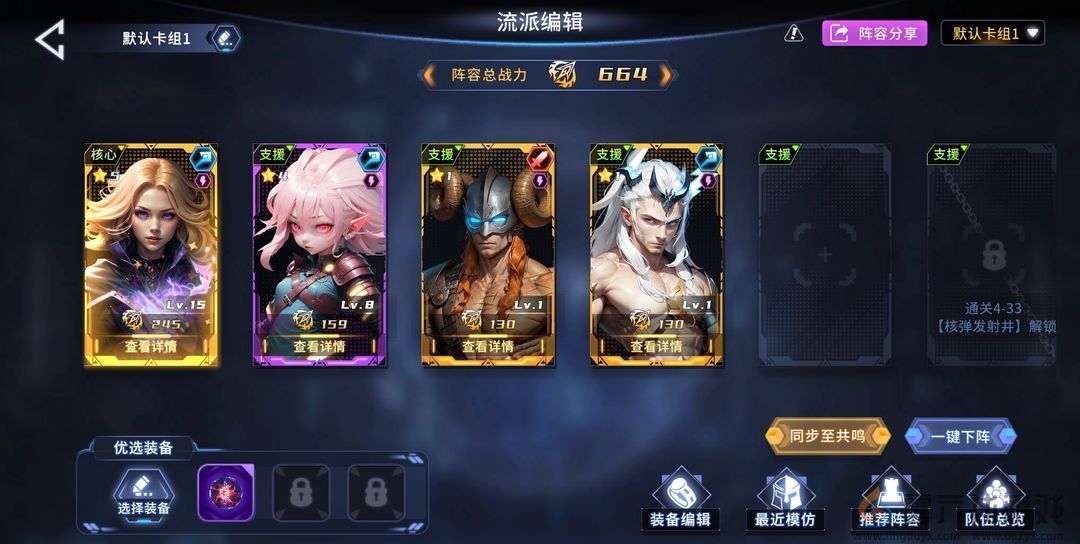Image resolution: width=1080 pixels, height=544 pixels.
Task: Open 最近模仿 recent imitation
Action: 785,500
